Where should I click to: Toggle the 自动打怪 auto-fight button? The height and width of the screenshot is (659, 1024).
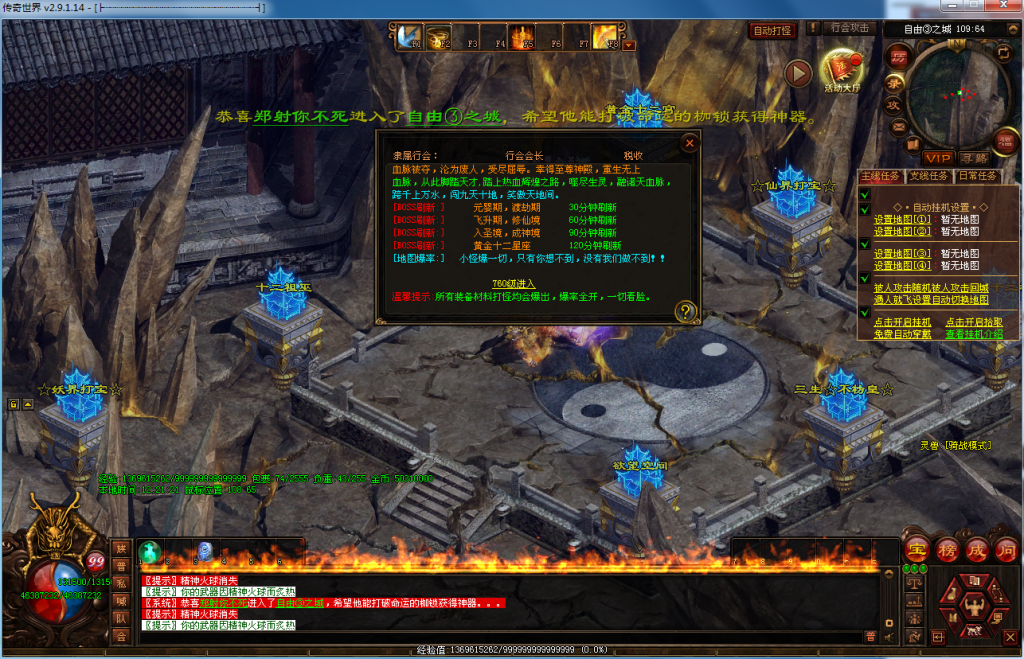click(773, 31)
